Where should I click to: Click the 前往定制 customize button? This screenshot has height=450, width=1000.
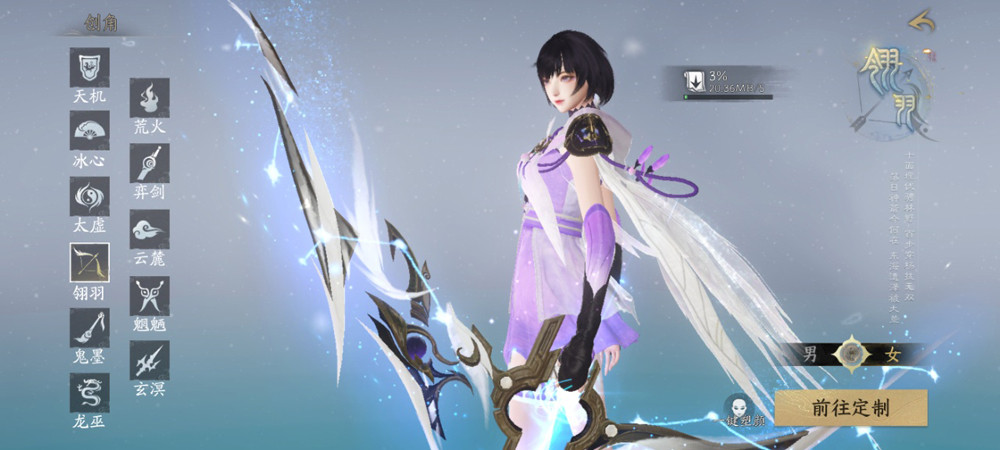(851, 407)
